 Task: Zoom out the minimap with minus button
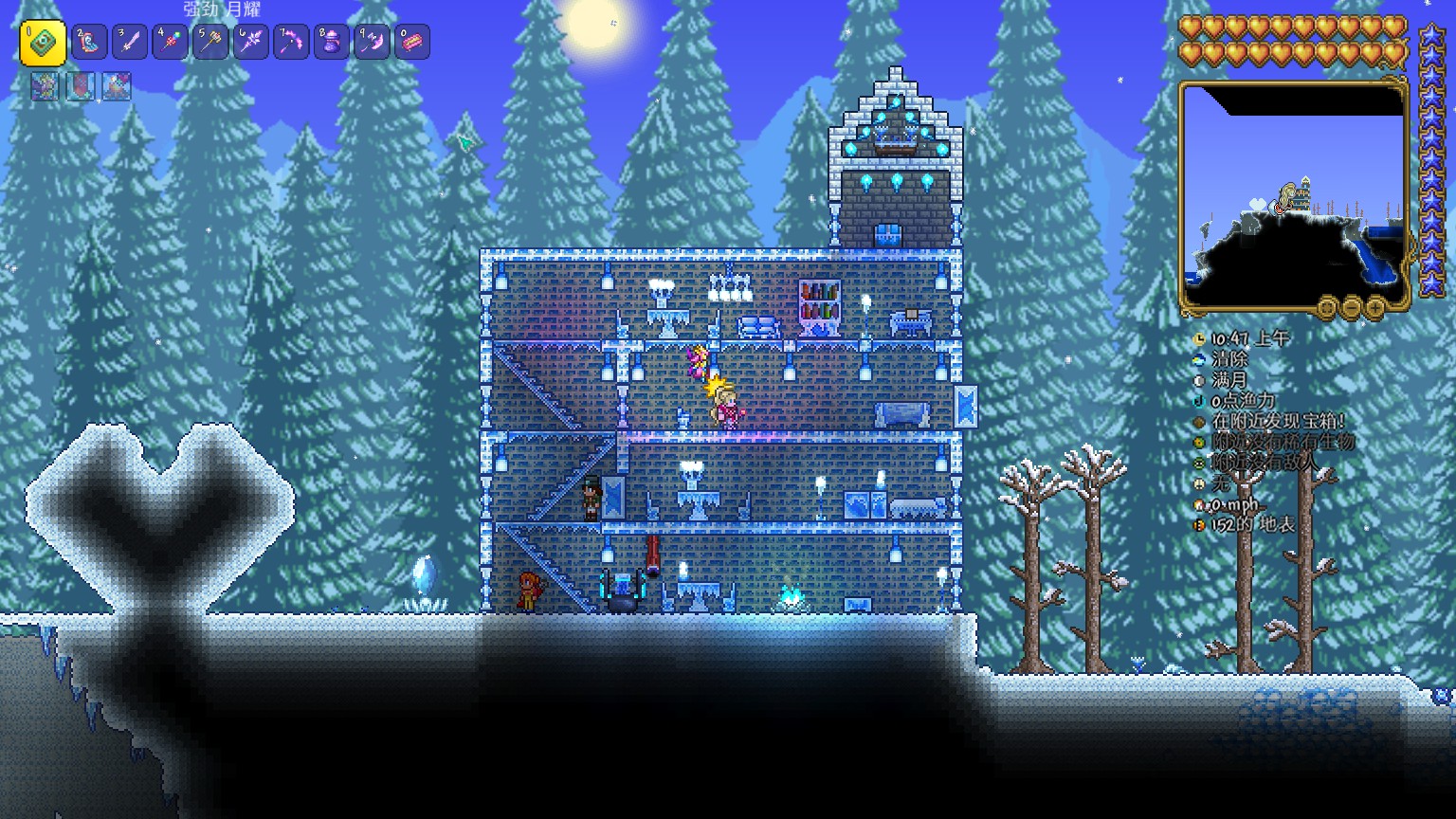pos(1352,307)
